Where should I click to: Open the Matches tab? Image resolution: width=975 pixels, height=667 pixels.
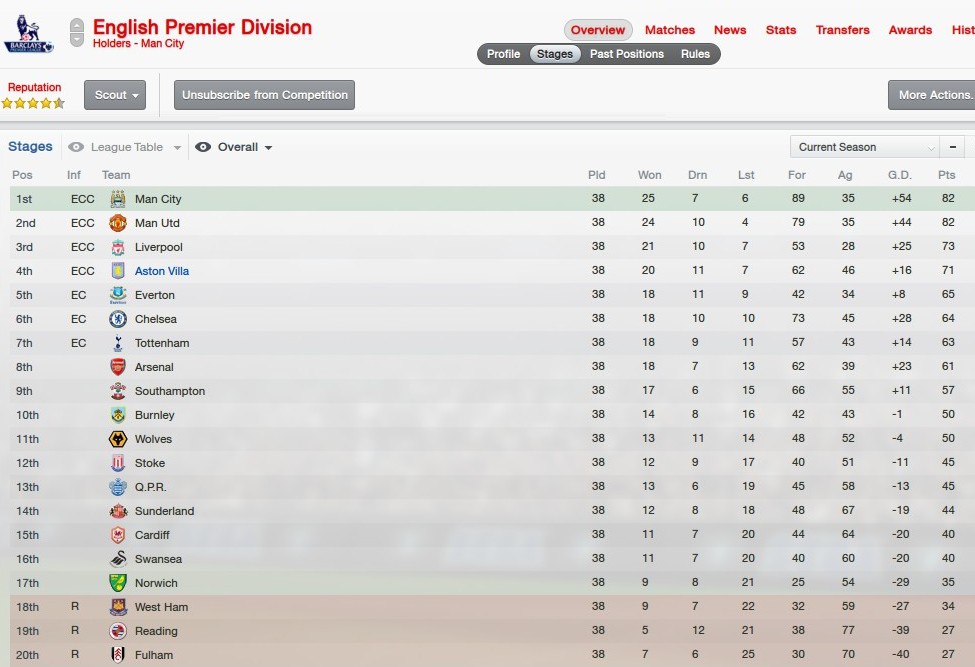point(670,30)
